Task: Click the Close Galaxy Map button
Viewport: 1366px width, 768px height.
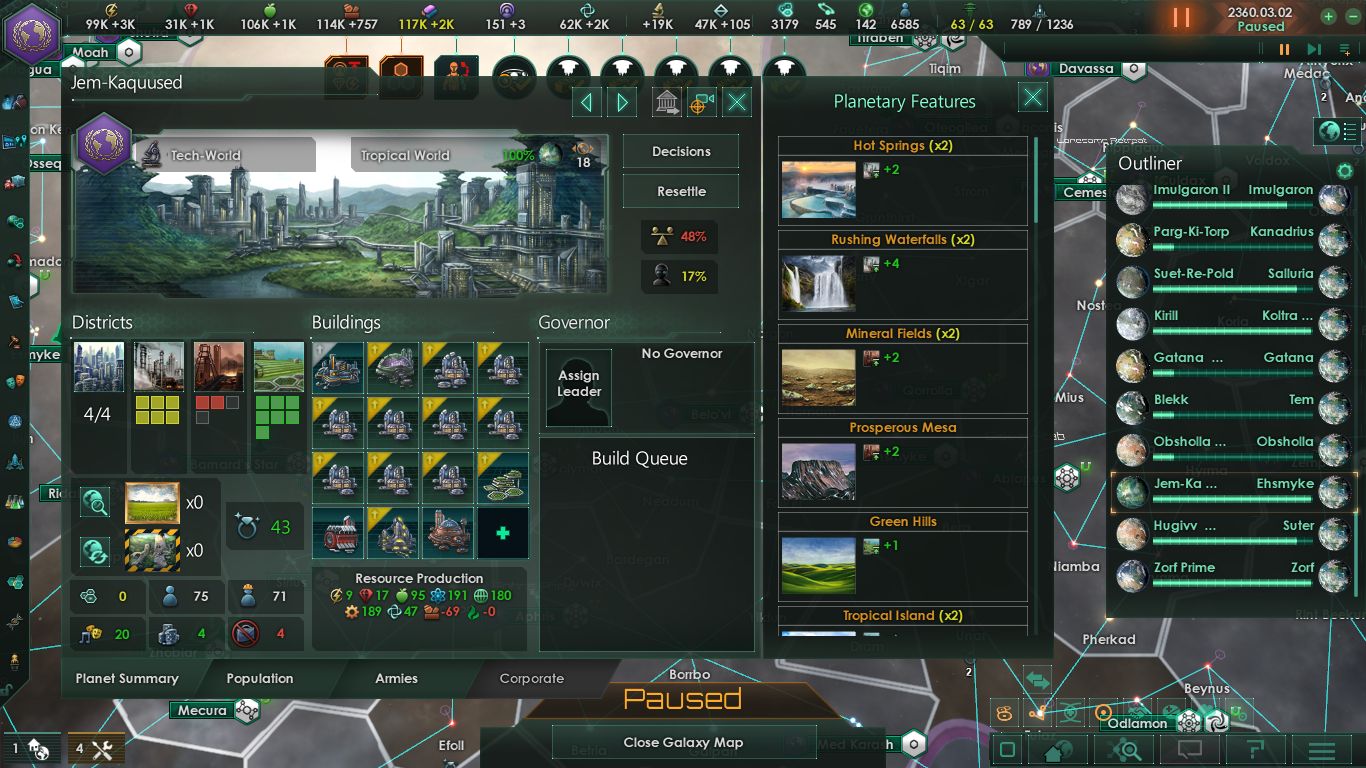Action: pyautogui.click(x=684, y=742)
